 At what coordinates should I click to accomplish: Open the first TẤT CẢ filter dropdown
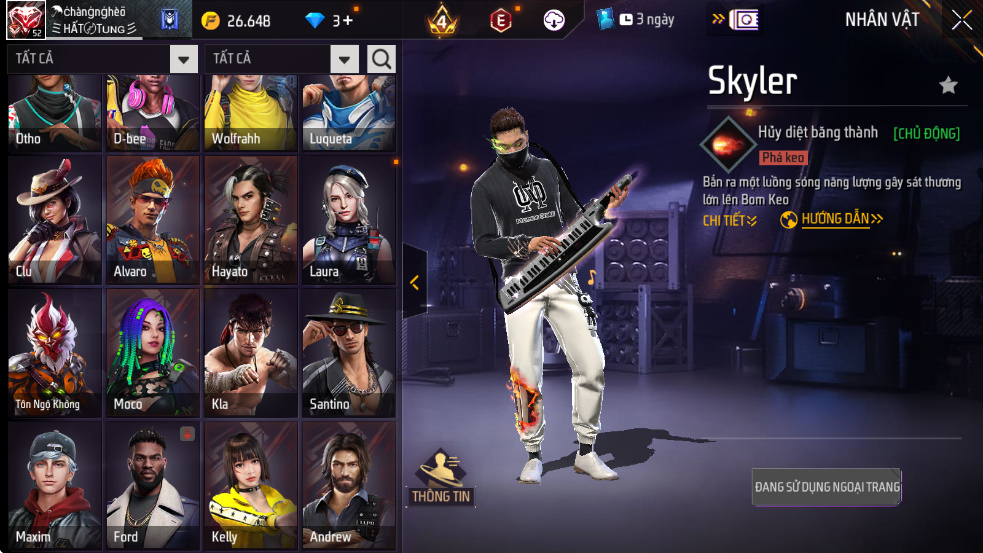click(183, 59)
